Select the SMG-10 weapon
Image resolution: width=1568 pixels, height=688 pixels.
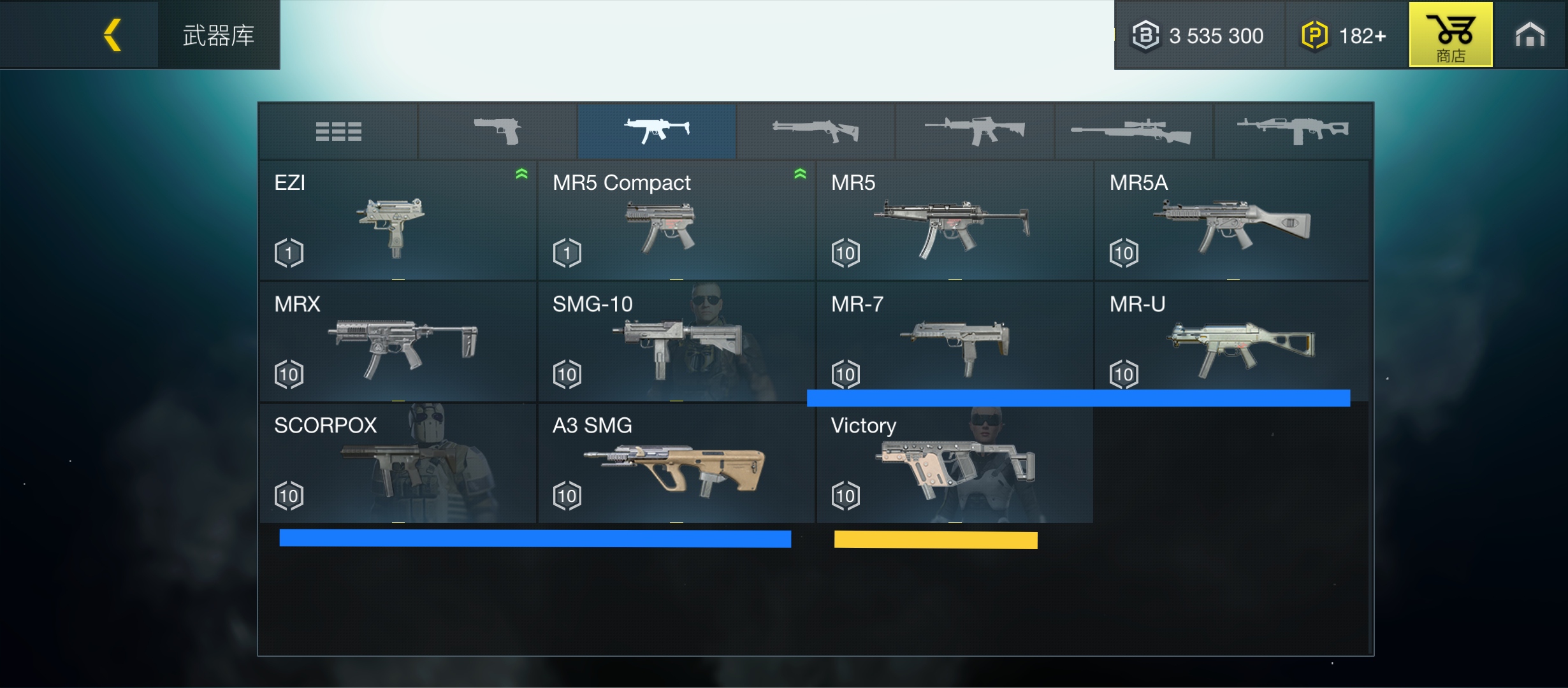pos(676,341)
